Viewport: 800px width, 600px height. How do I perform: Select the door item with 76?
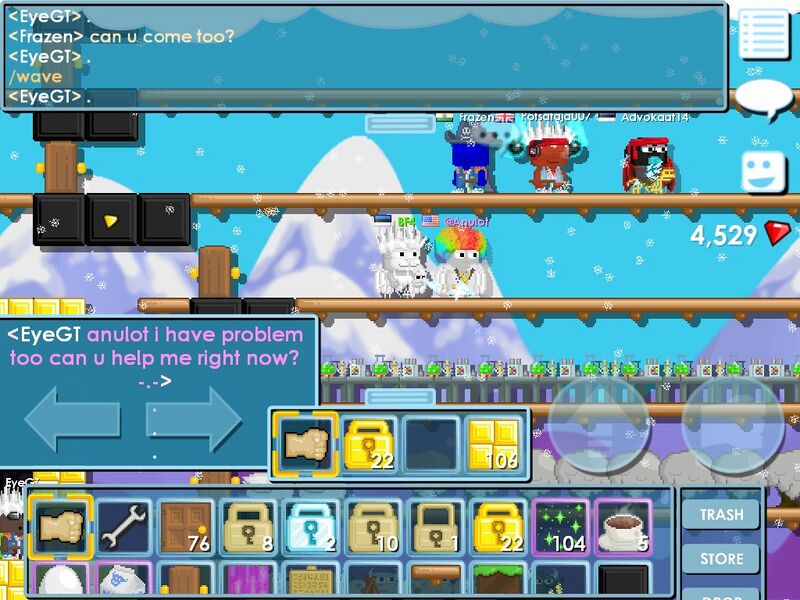tap(186, 527)
